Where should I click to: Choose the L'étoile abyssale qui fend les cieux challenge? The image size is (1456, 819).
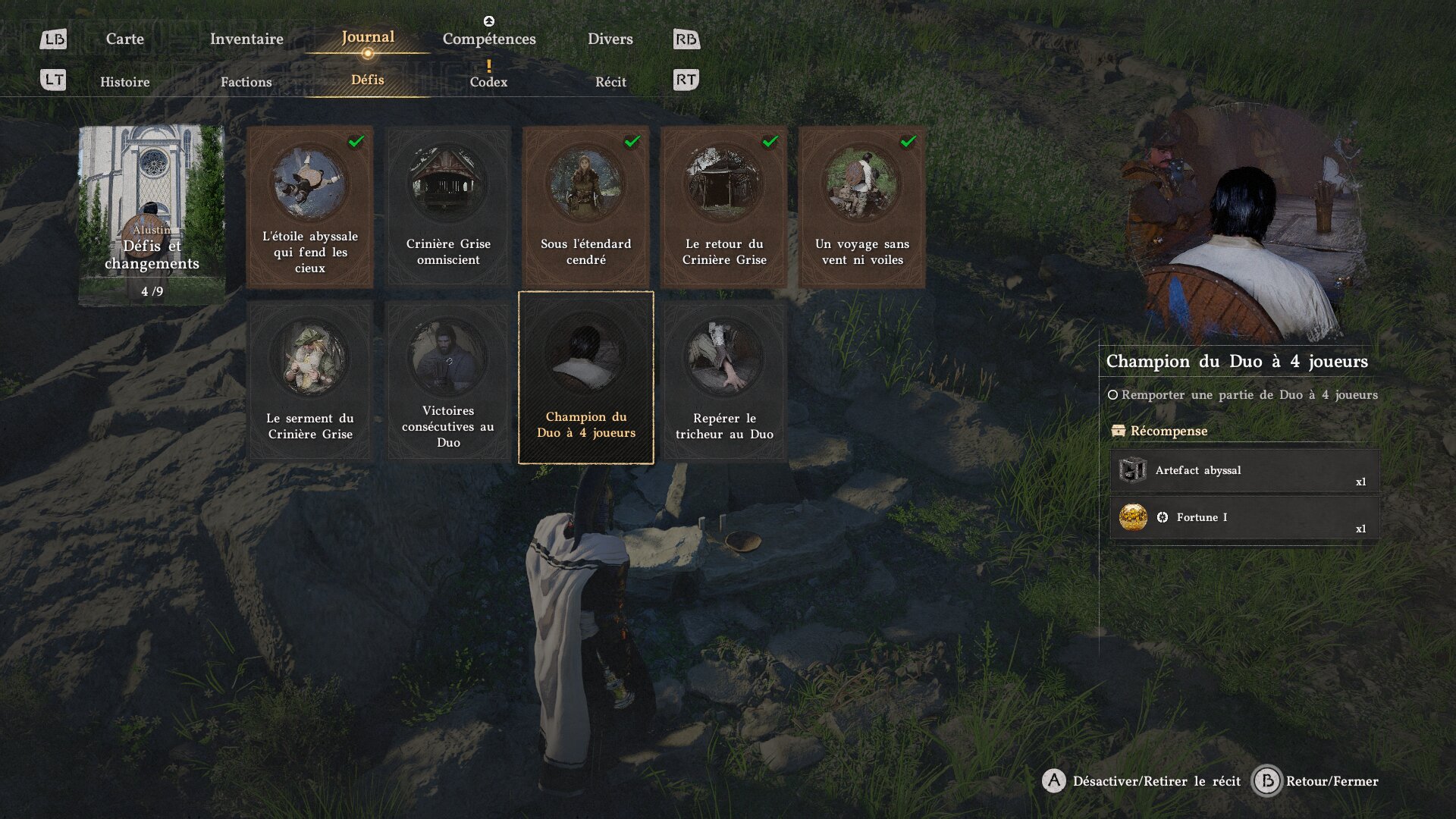309,207
